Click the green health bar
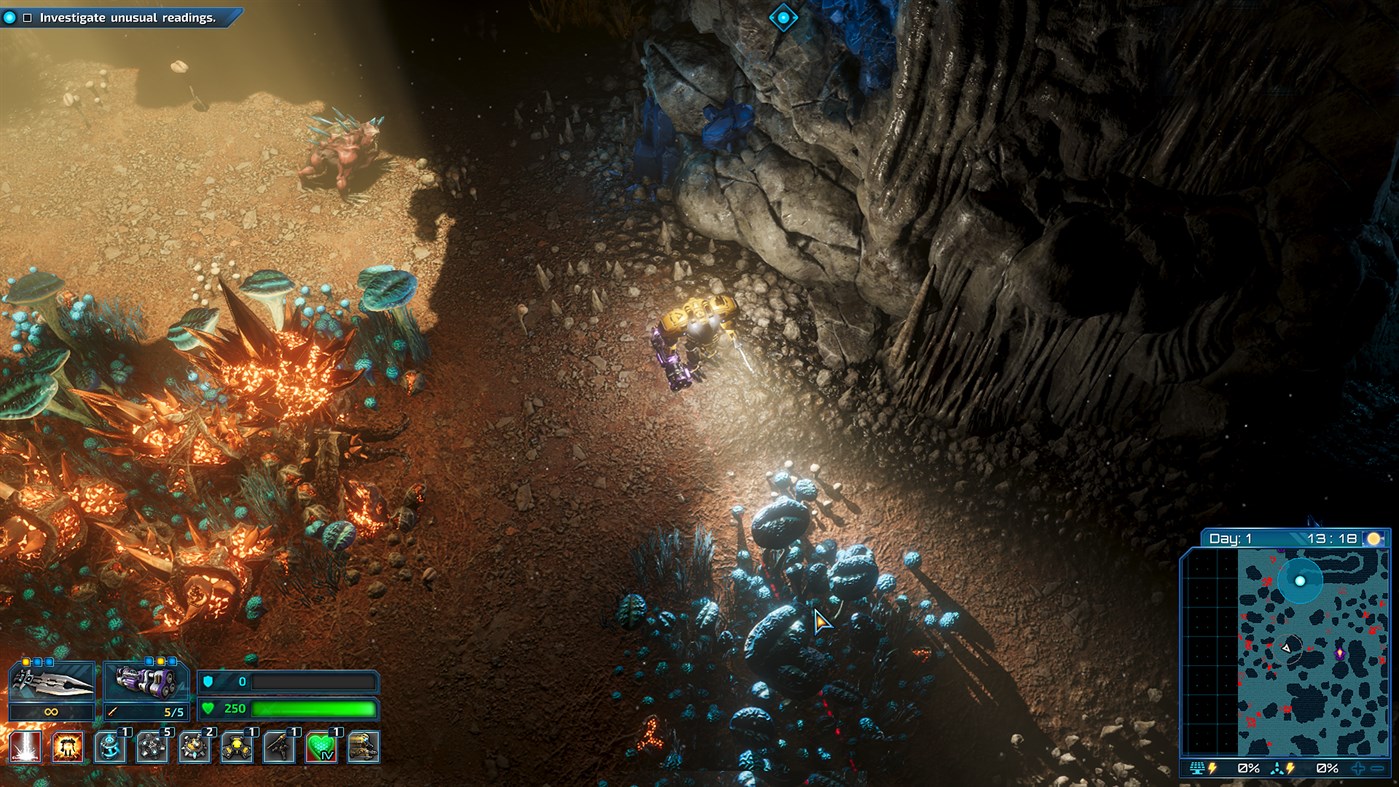Image resolution: width=1399 pixels, height=787 pixels. pyautogui.click(x=314, y=709)
